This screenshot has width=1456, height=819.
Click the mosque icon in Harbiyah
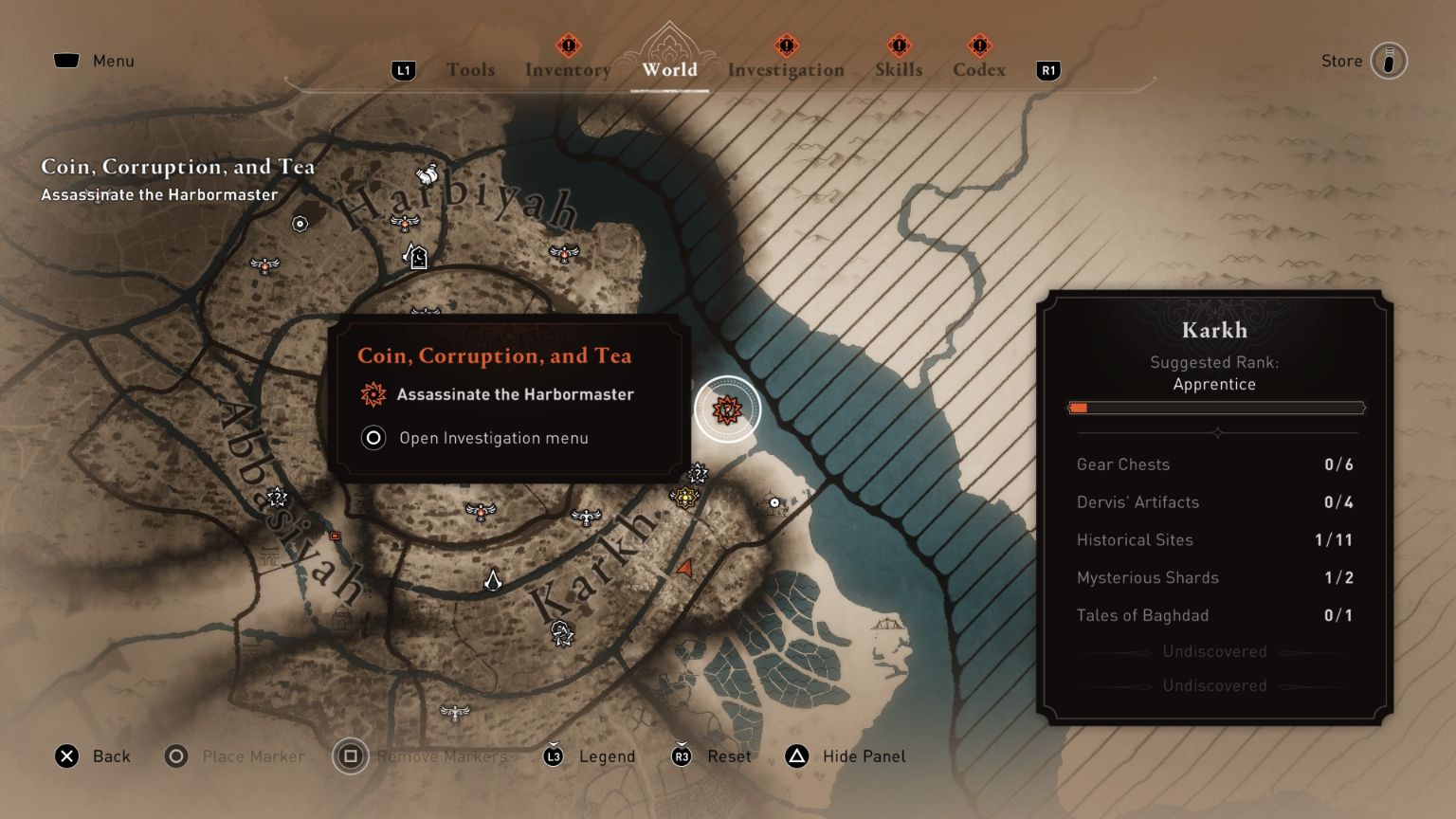point(418,256)
